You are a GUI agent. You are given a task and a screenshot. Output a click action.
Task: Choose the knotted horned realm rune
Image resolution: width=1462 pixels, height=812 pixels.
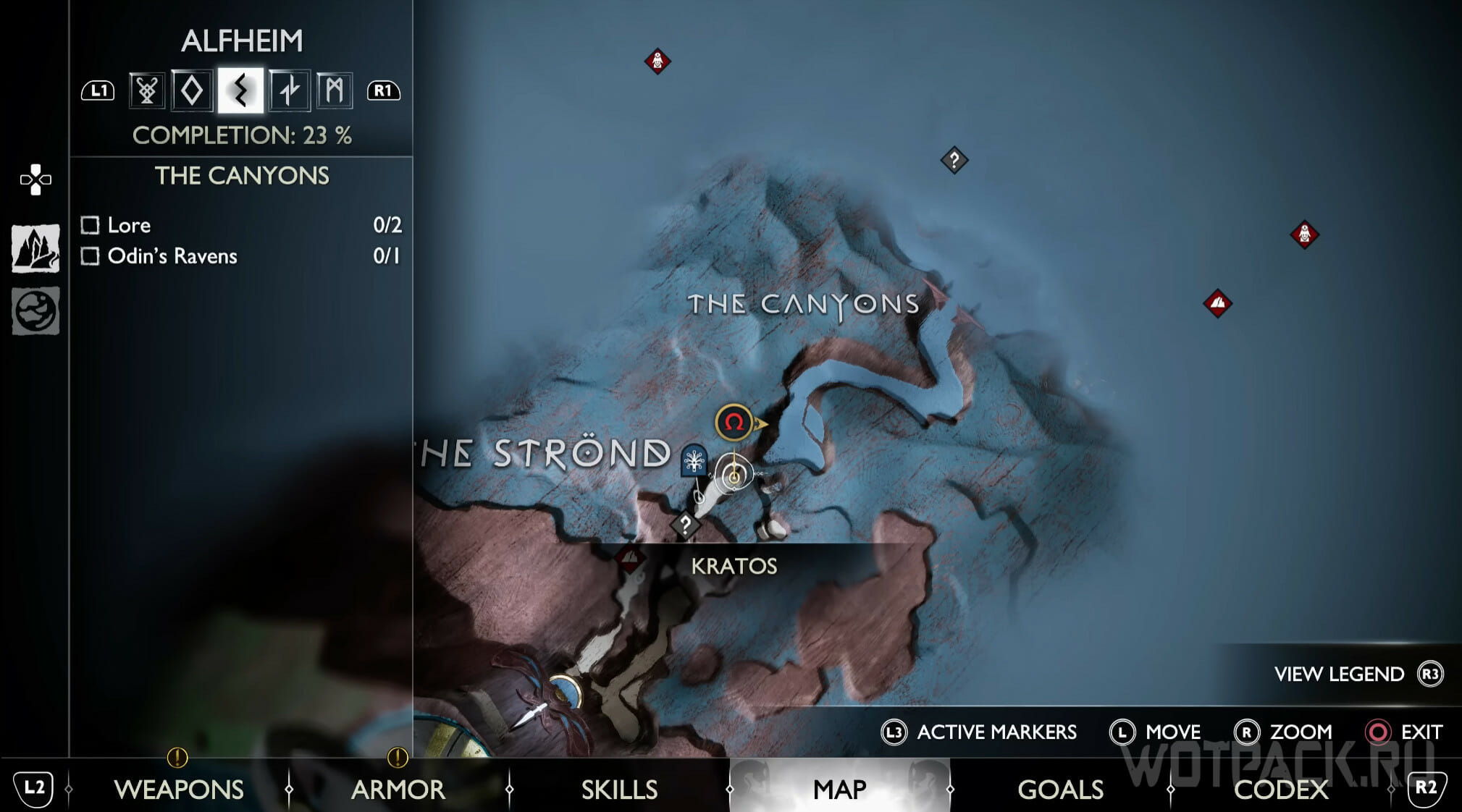click(147, 91)
